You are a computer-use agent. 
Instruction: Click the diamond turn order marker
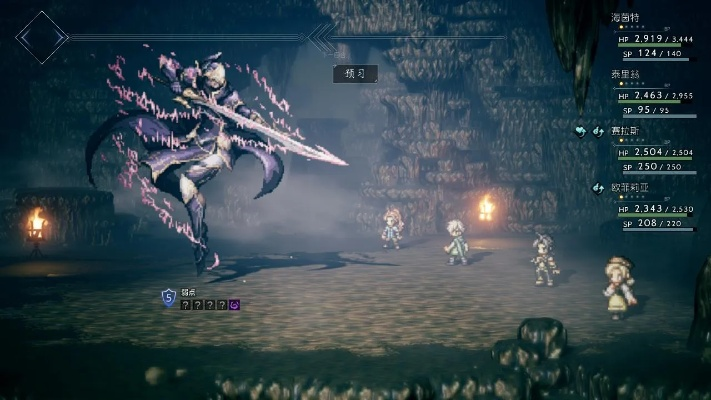coord(42,37)
